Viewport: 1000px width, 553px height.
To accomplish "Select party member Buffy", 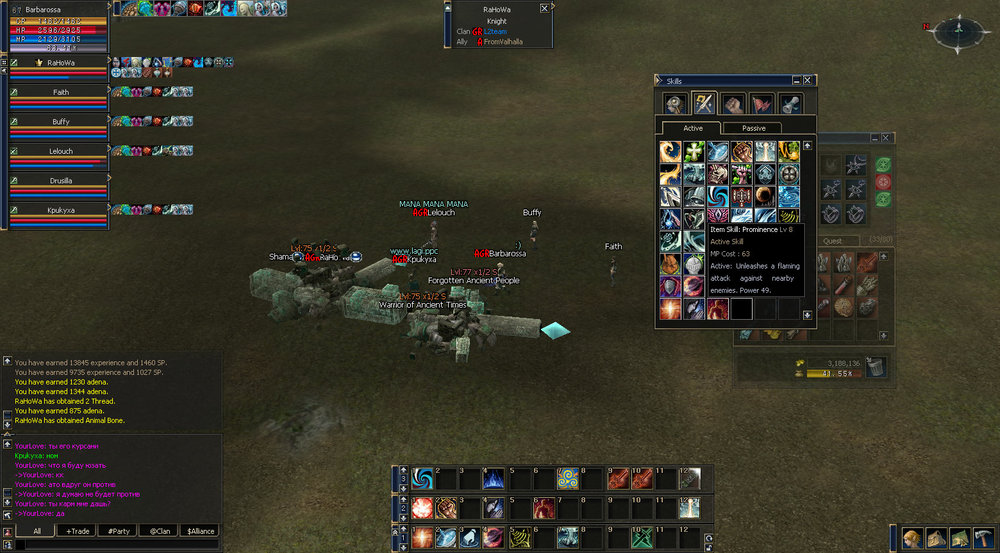I will (x=60, y=122).
